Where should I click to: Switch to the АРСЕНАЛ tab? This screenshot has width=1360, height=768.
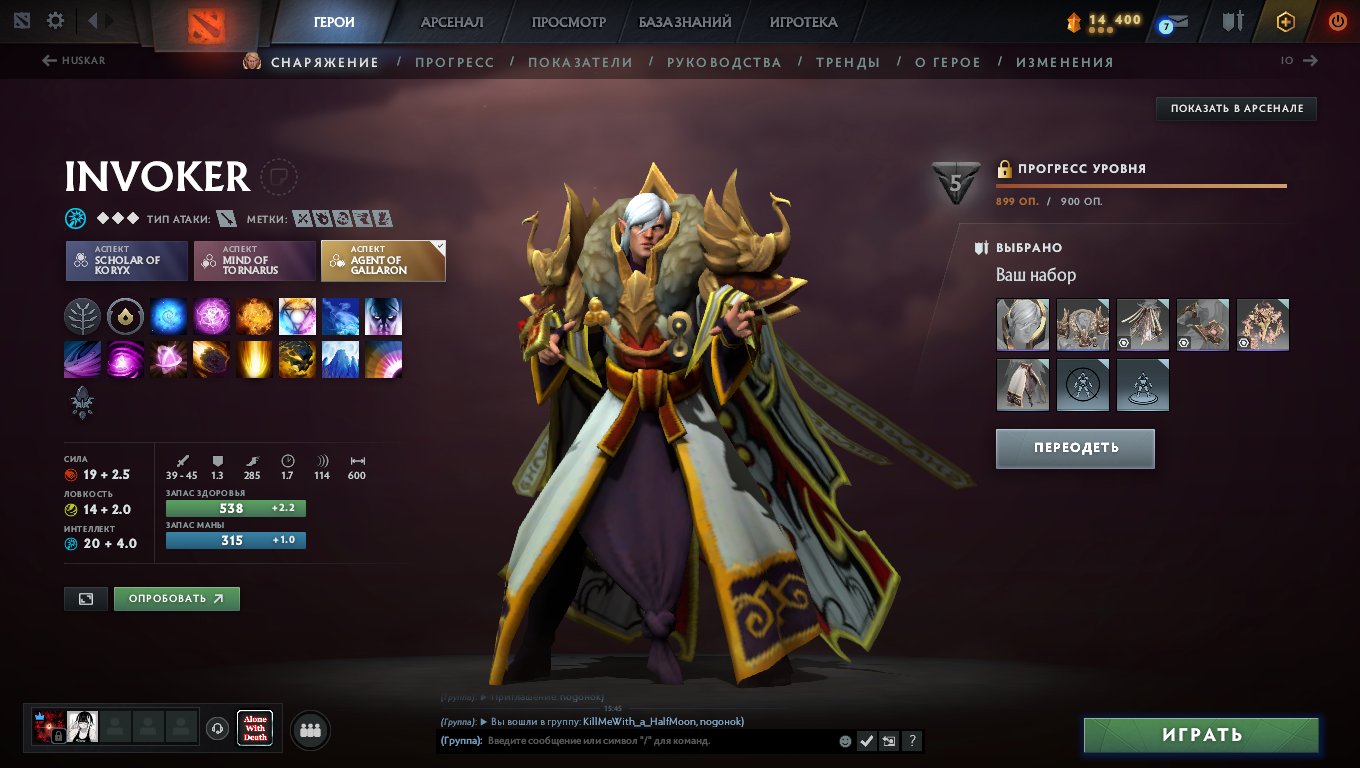[454, 21]
